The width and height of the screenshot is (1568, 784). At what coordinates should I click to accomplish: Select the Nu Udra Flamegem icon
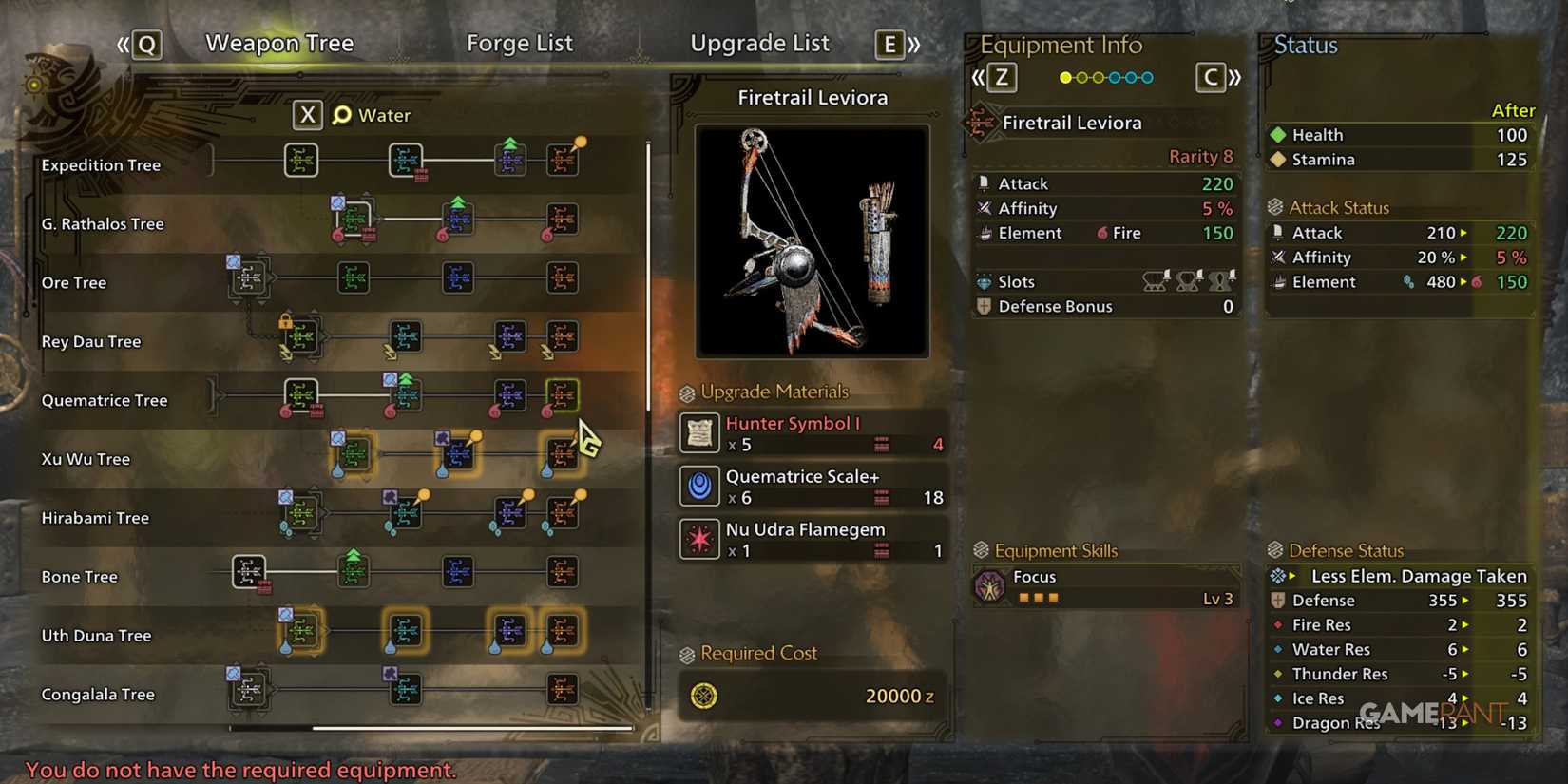click(x=699, y=539)
